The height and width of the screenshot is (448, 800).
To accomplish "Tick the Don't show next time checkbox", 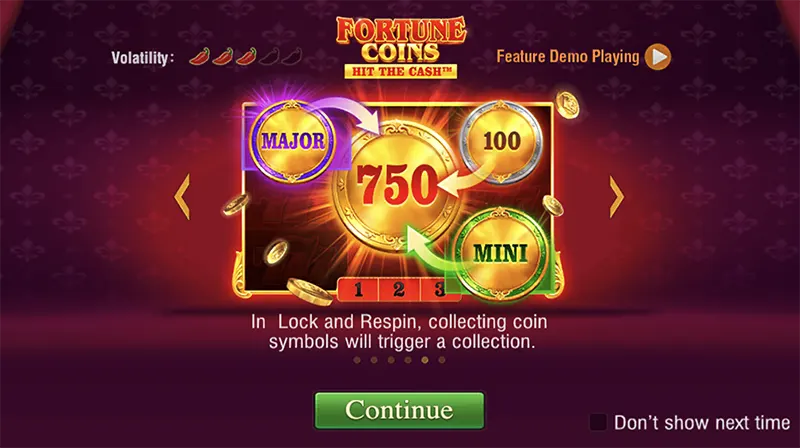I will [x=598, y=421].
